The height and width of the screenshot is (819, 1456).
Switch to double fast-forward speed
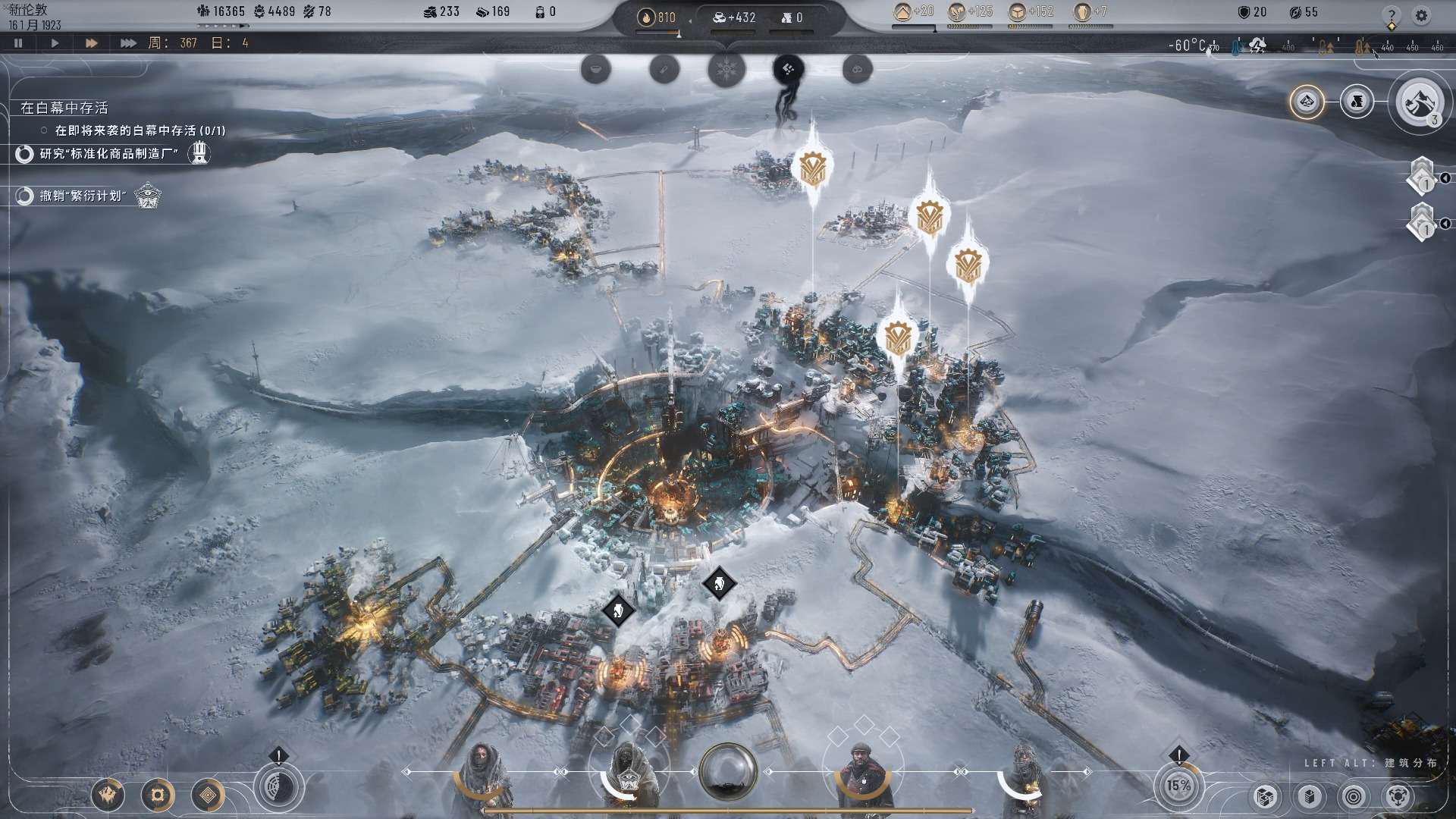click(91, 43)
